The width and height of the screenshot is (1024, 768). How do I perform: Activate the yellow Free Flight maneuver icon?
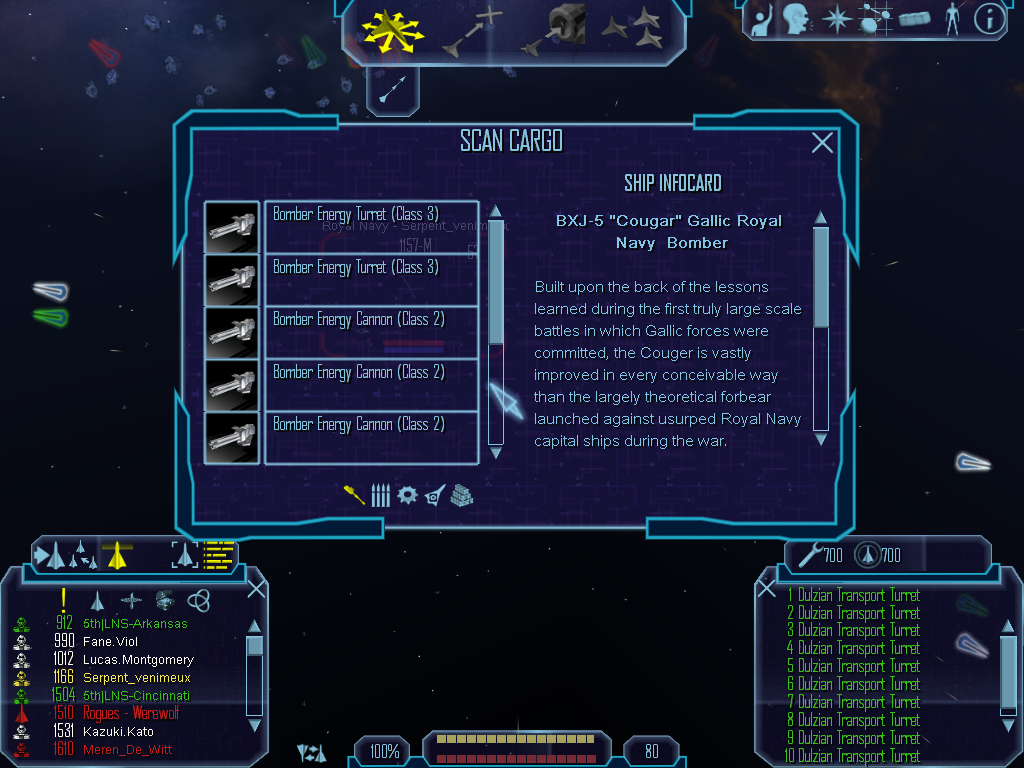tap(393, 32)
